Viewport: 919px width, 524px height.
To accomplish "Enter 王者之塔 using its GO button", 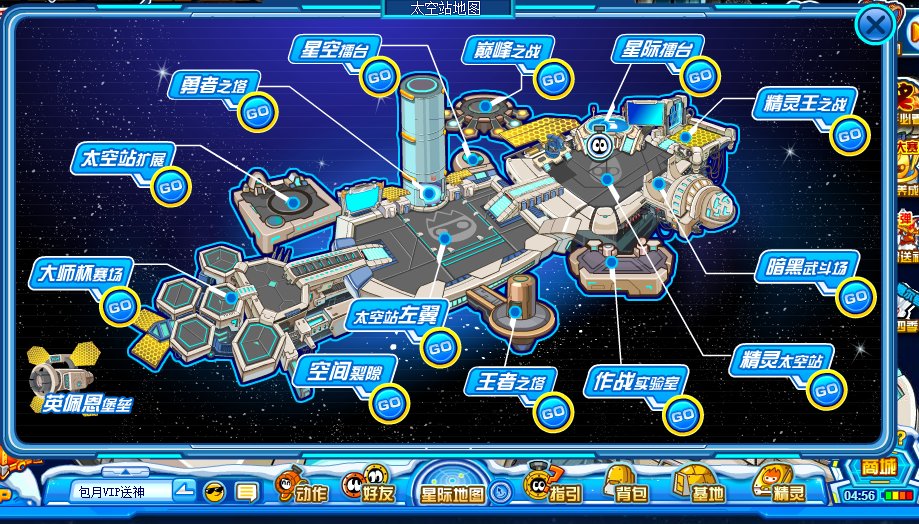I will (552, 412).
